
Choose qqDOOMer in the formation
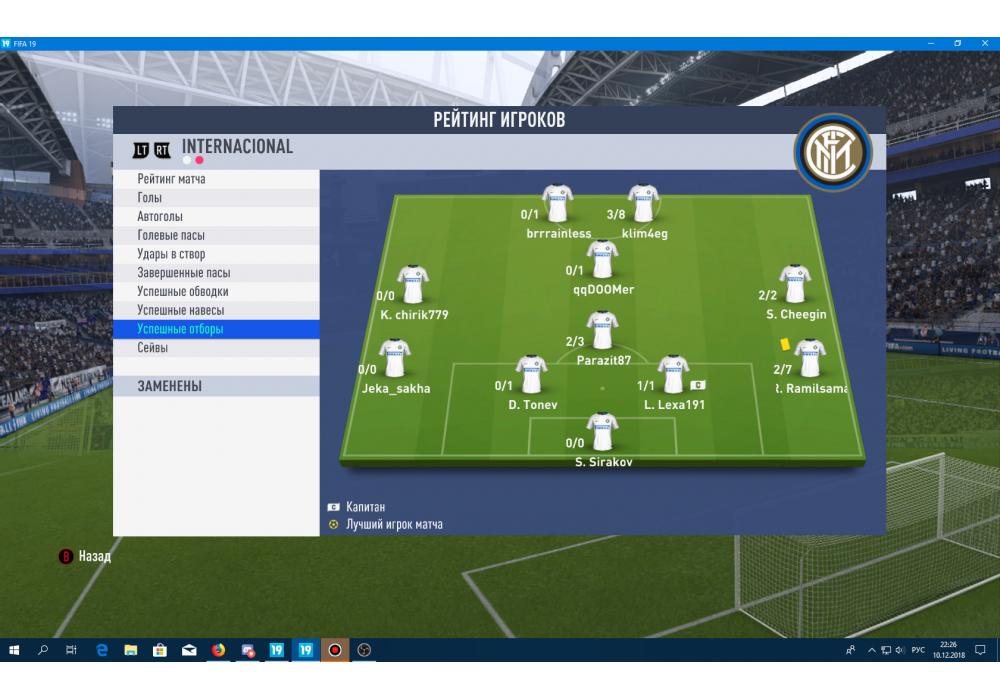pyautogui.click(x=602, y=259)
